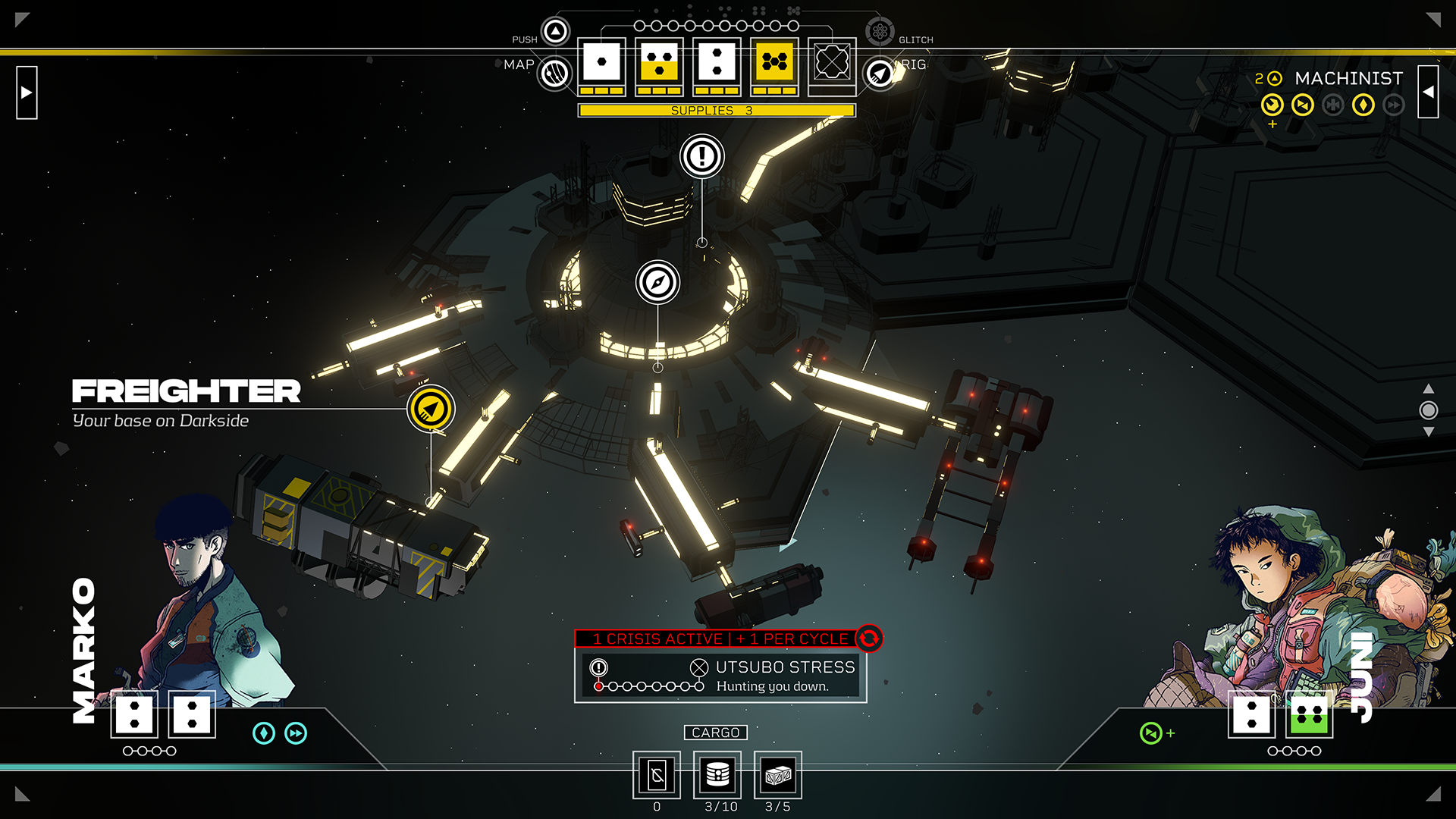Open the Map view

tap(555, 74)
